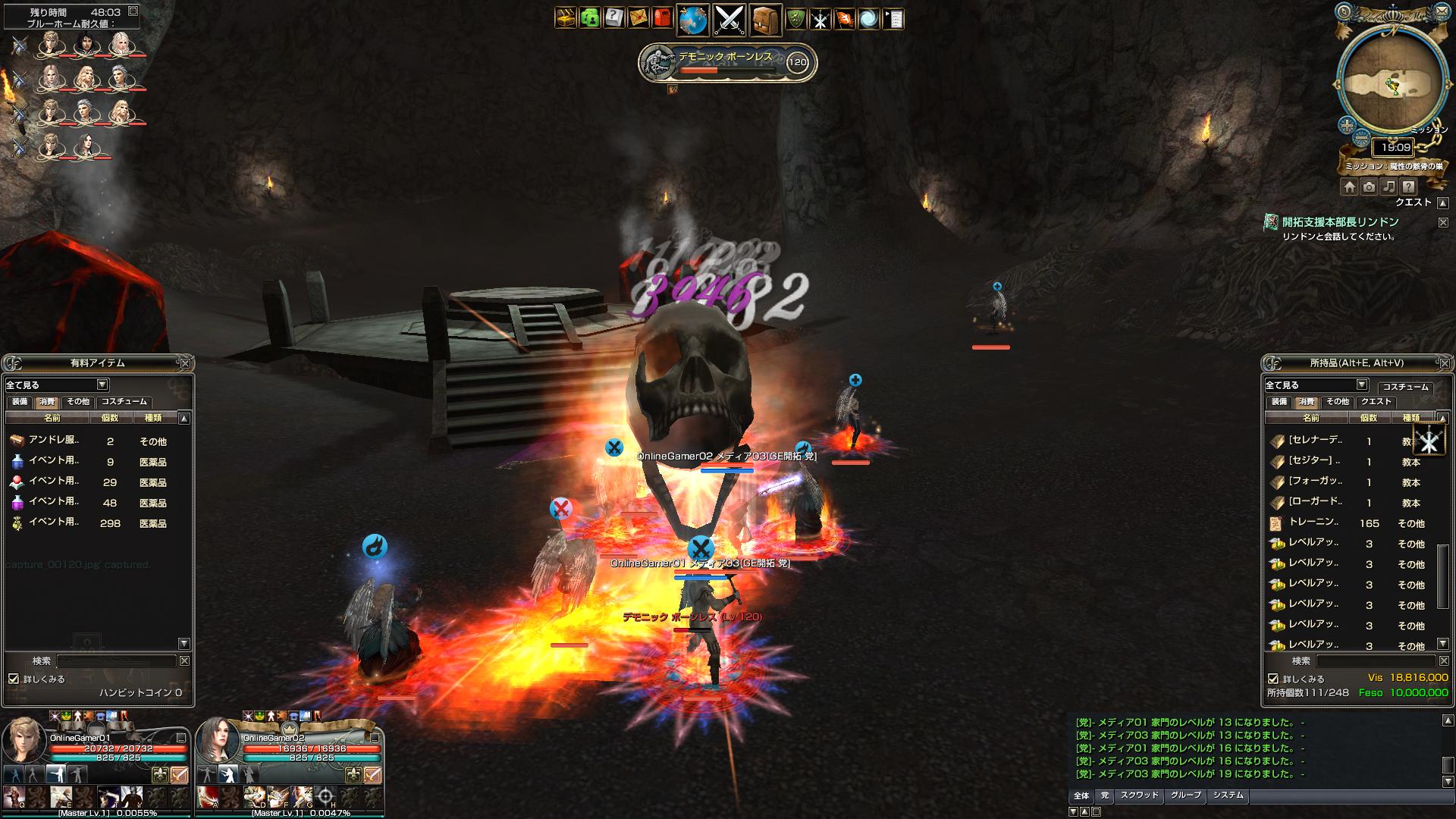Select OnlineGamer02 character portrait

click(218, 741)
